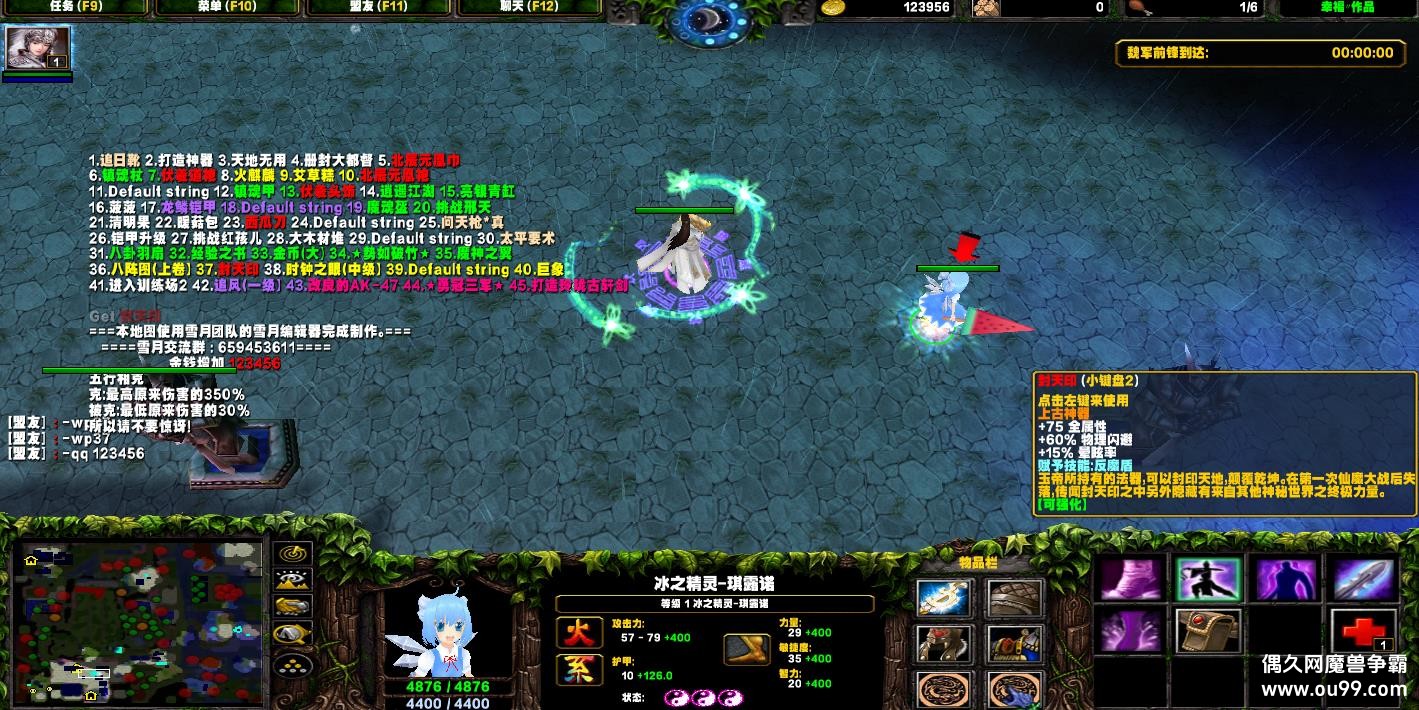Screen dimensions: 1419x710
Task: Select the brown leather armor inventory slot
Action: (1015, 598)
